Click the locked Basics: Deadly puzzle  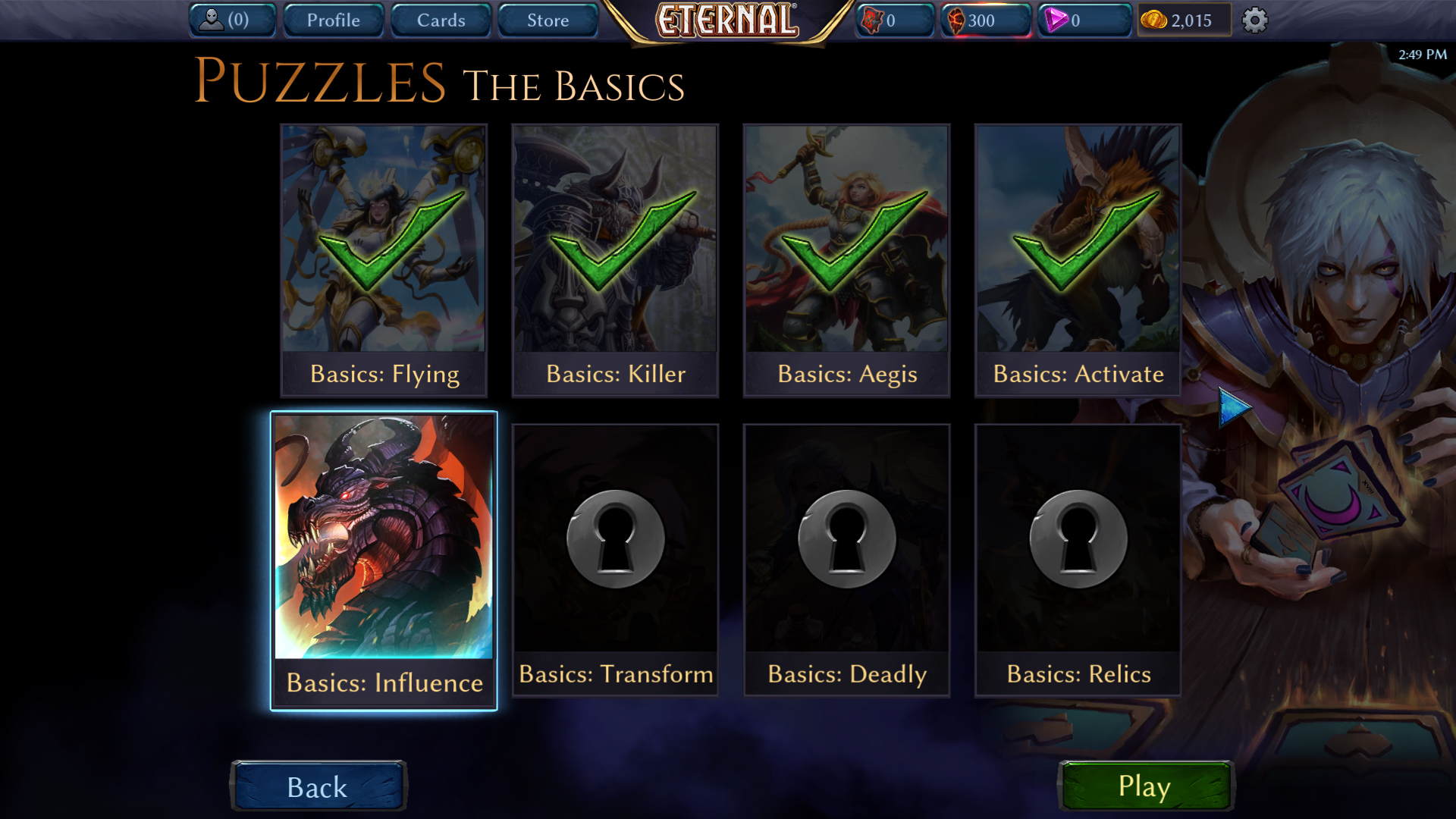tap(846, 560)
